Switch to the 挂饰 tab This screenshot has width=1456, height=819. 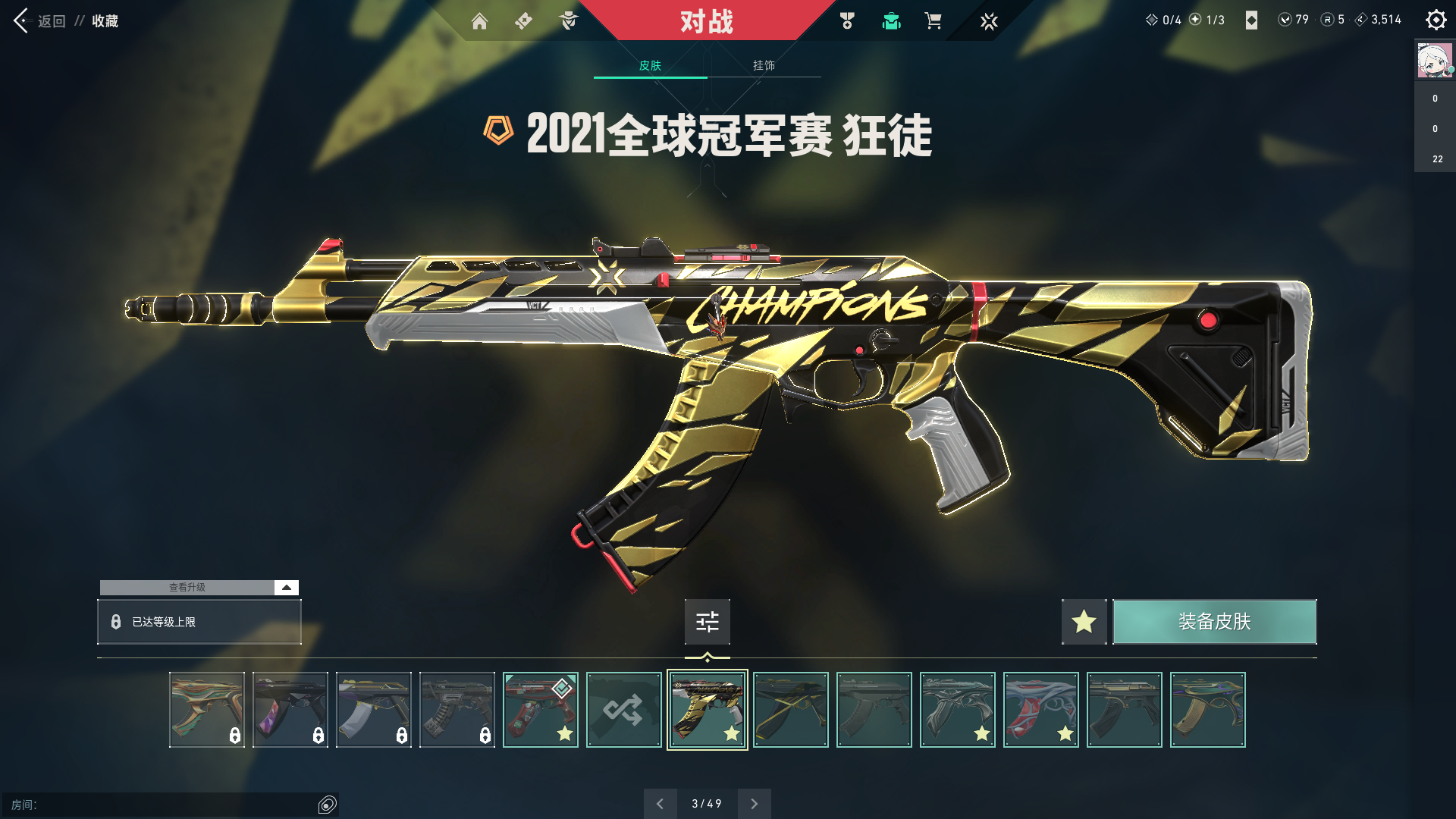click(763, 66)
